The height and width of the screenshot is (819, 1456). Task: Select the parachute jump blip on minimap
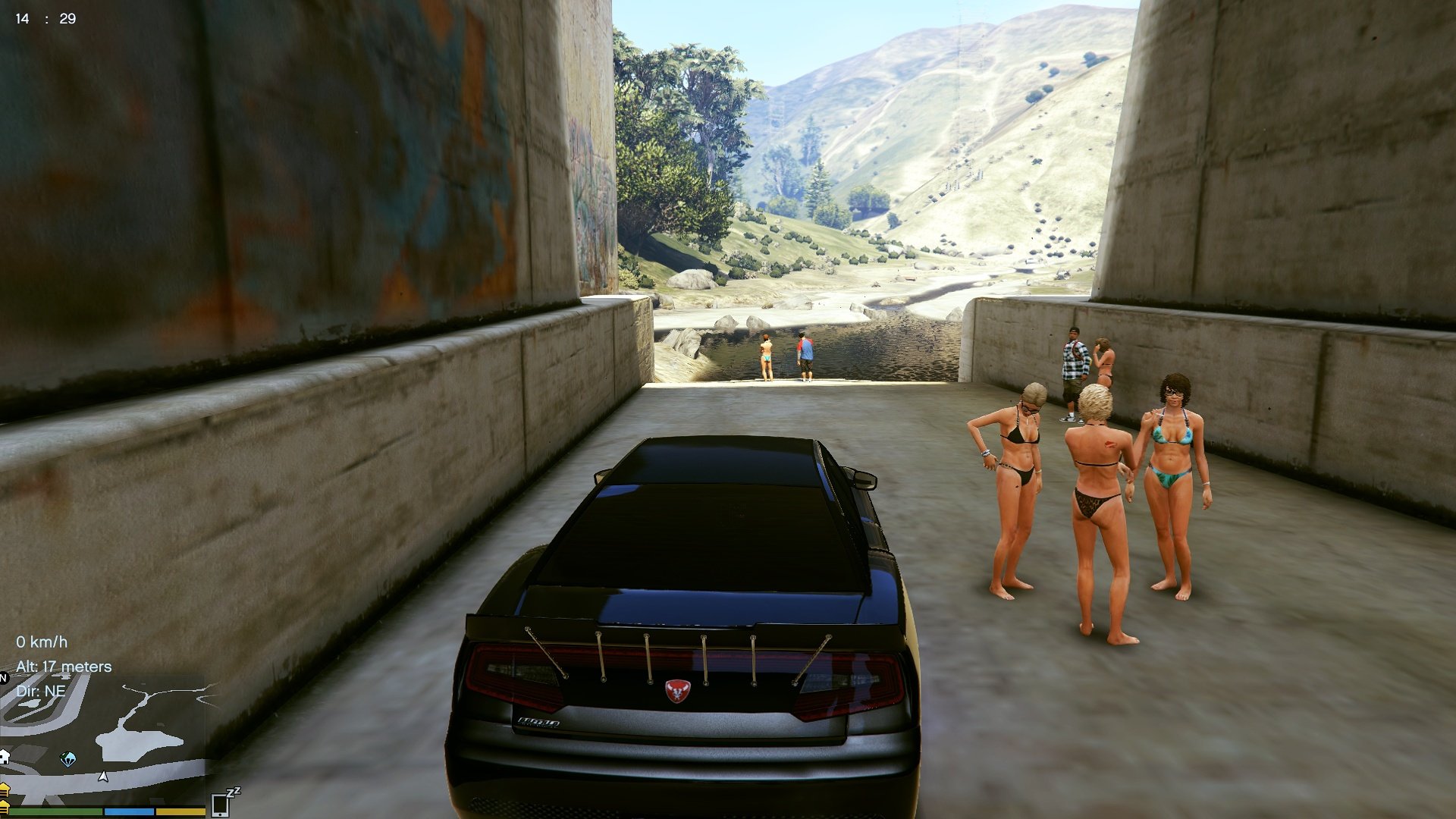68,759
